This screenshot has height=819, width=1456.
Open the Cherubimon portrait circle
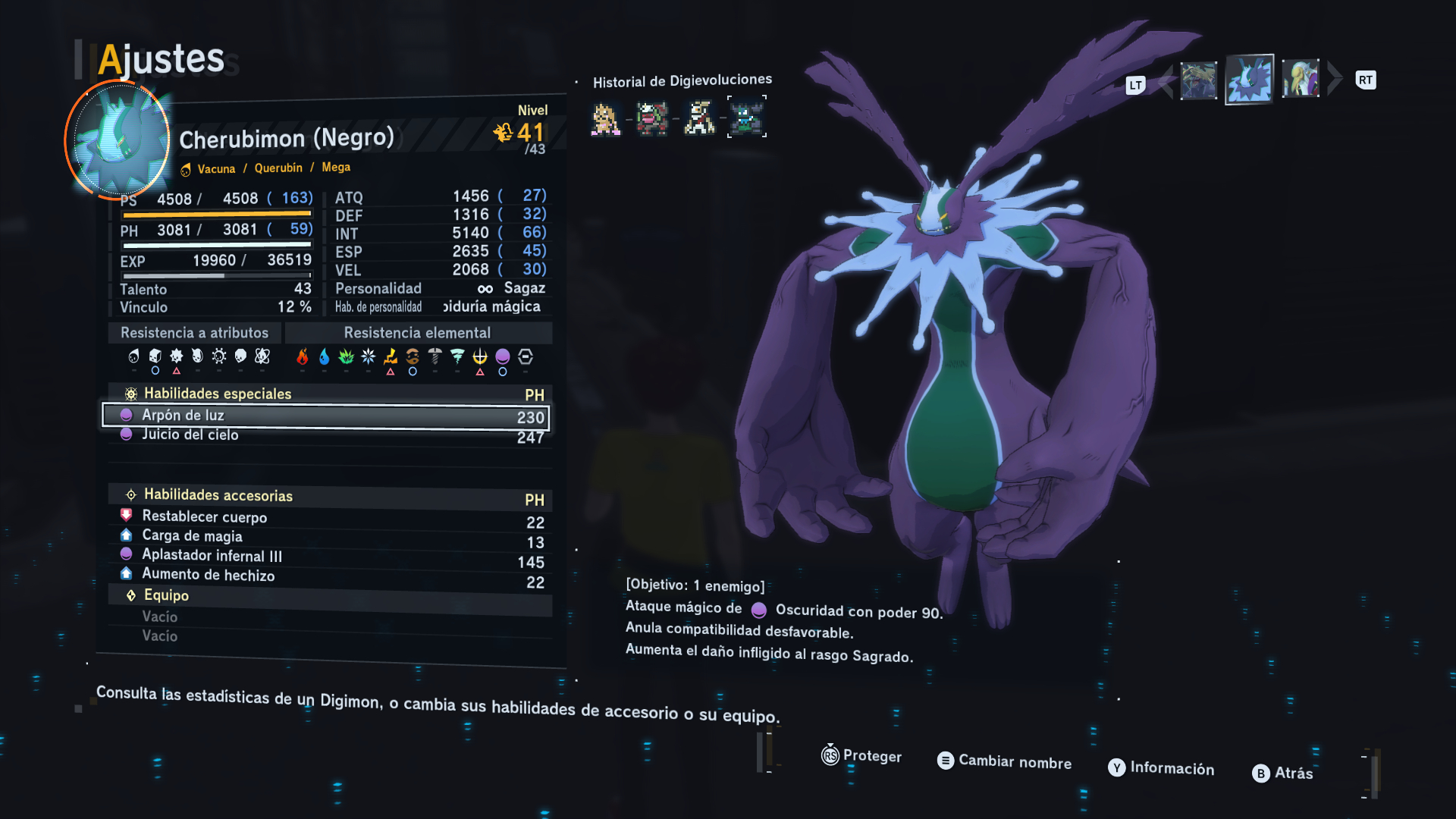(118, 140)
